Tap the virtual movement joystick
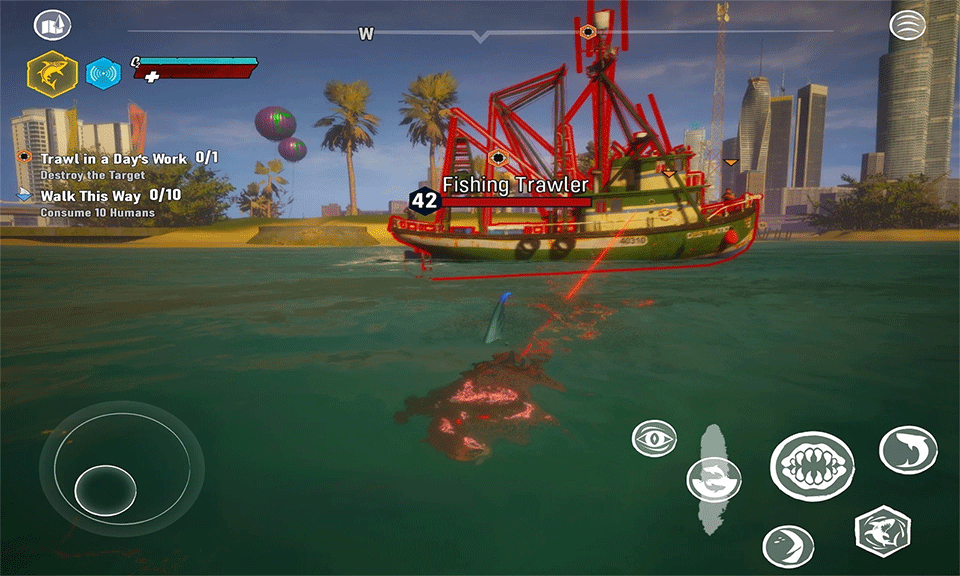 (x=105, y=487)
